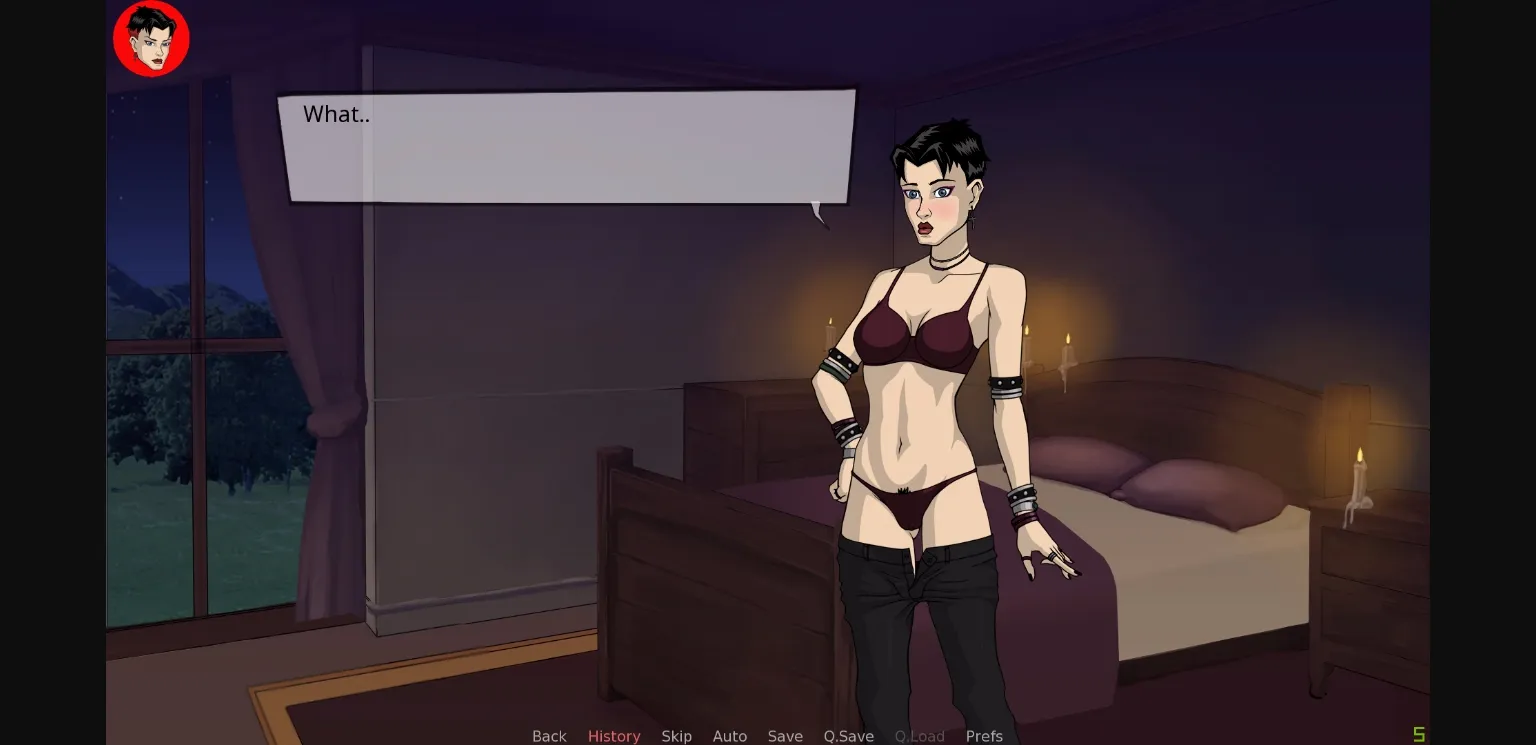
Task: Click the grayed-out Q.Load option
Action: point(919,736)
